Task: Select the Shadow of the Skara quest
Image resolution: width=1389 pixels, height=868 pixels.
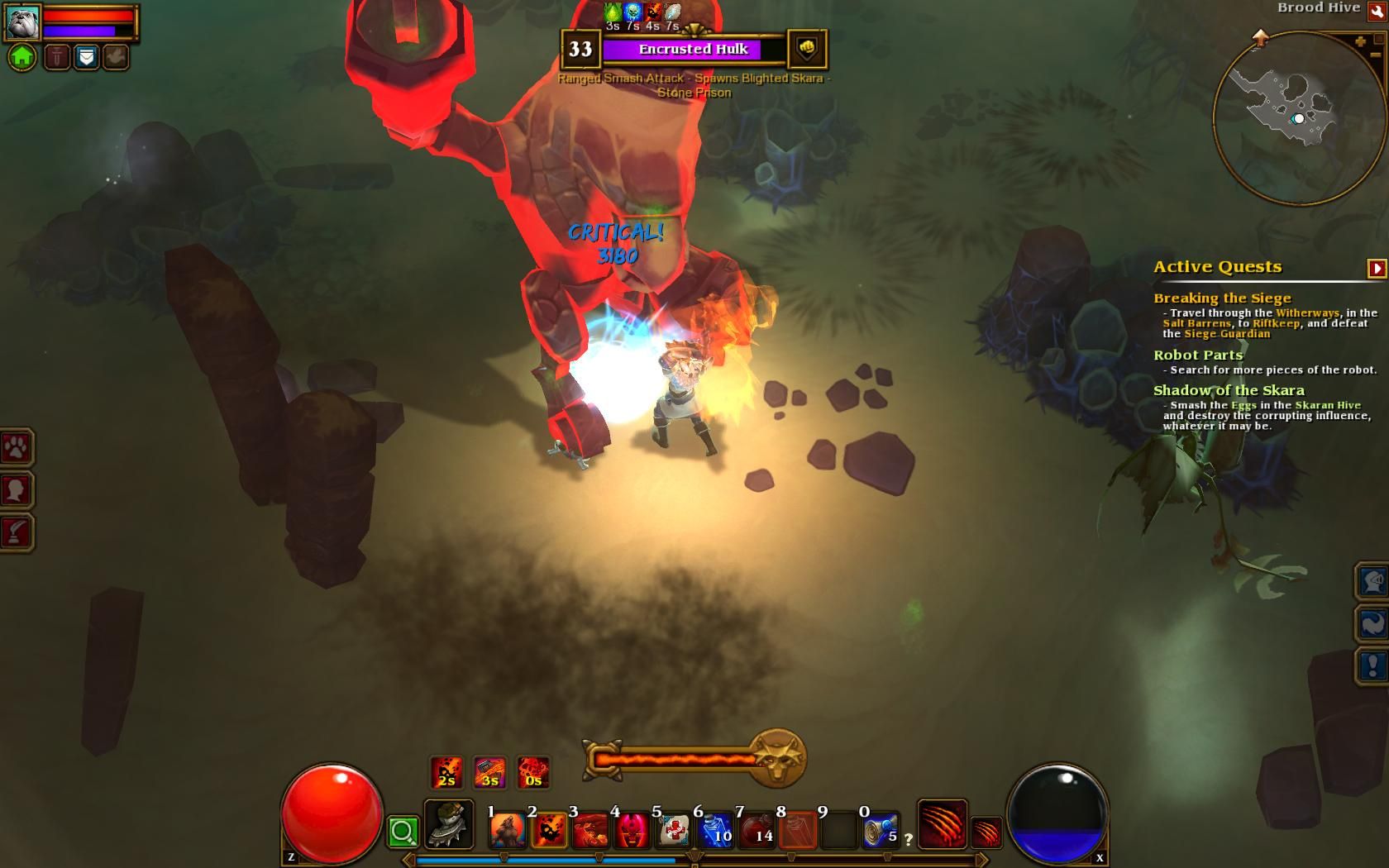Action: click(1228, 390)
